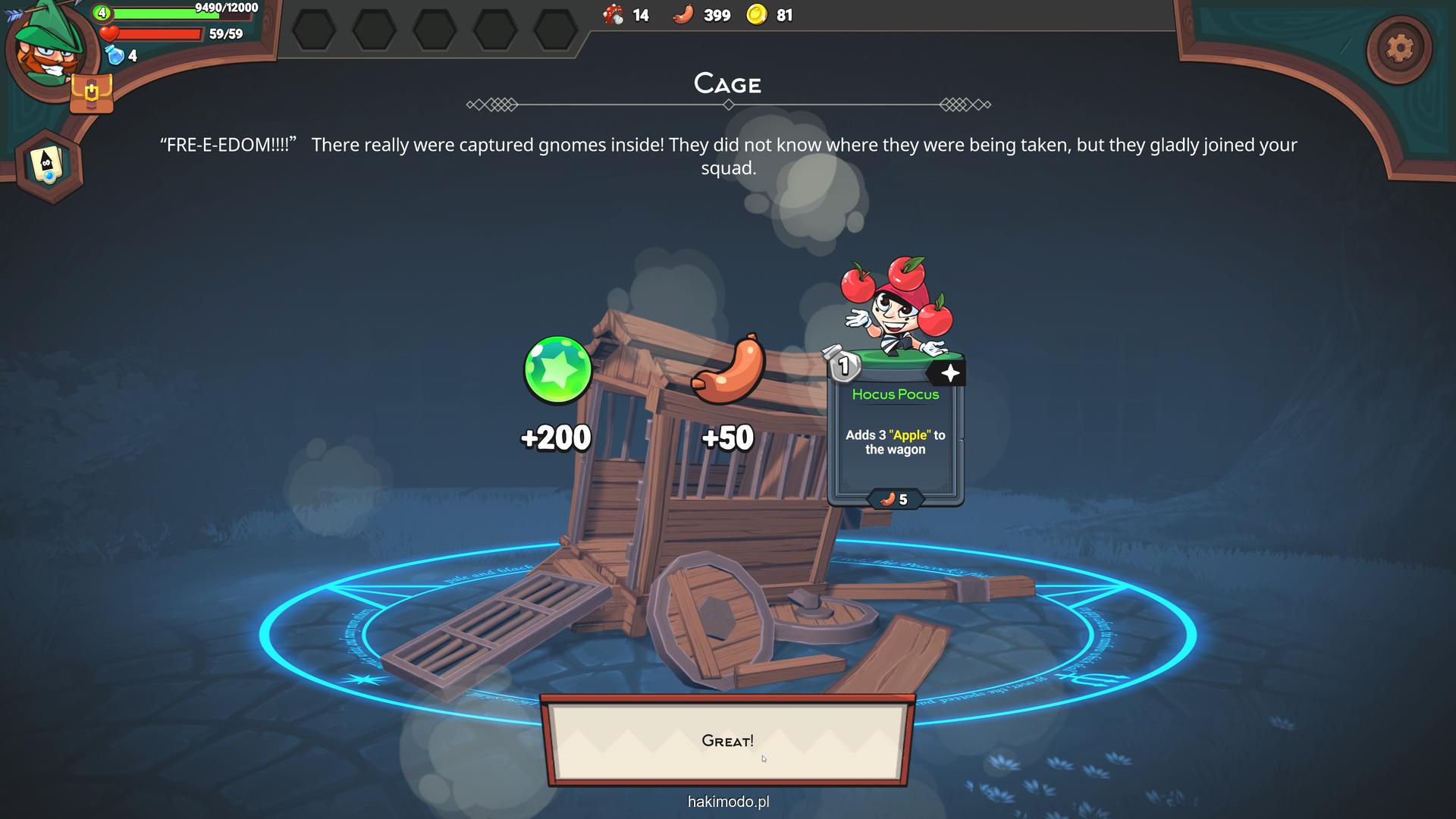Click the sausage +50 reward icon
Viewport: 1456px width, 819px height.
point(727,370)
